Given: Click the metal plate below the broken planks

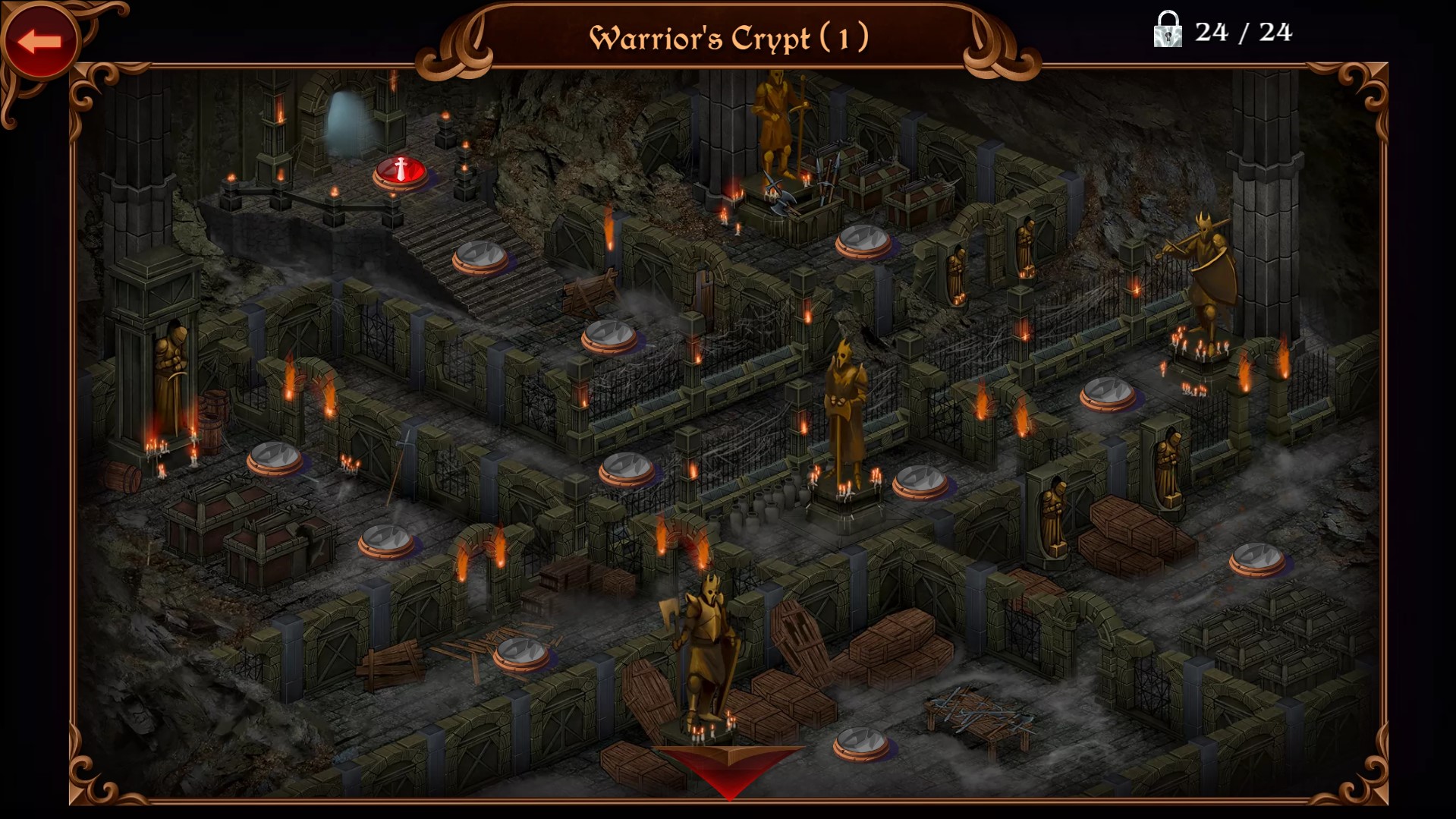Looking at the screenshot, I should 524,649.
